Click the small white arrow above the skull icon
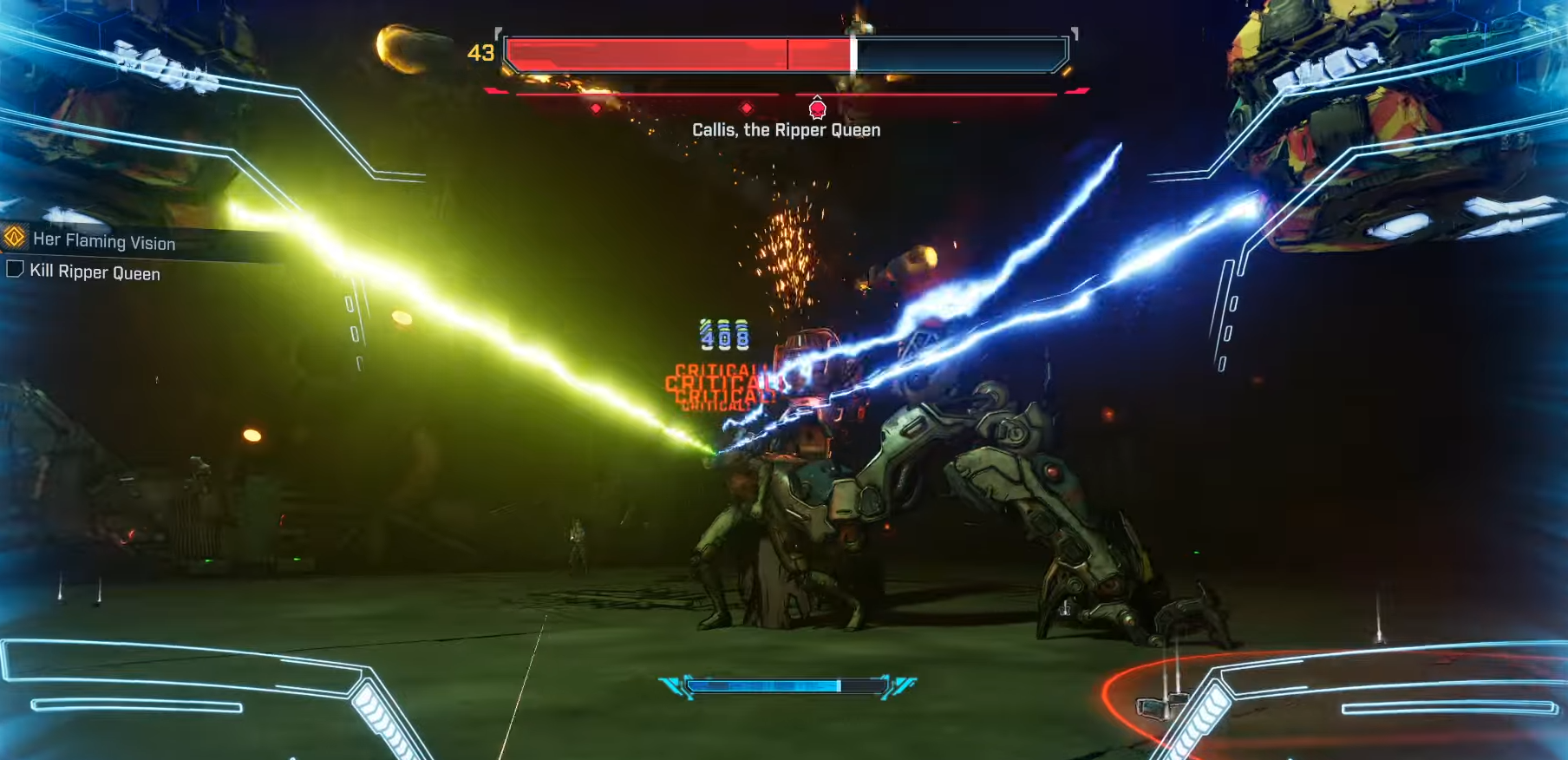1568x760 pixels. coord(816,97)
